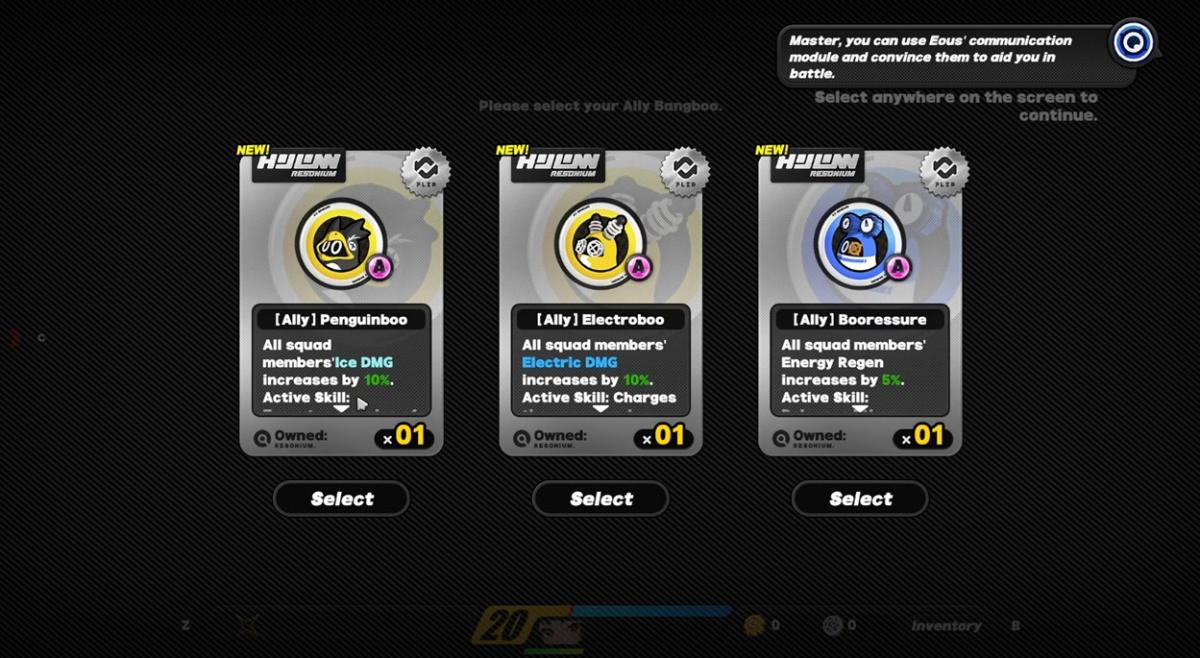Screen dimensions: 1200x658
Task: Pick the Booressure ally with Select
Action: tap(860, 498)
